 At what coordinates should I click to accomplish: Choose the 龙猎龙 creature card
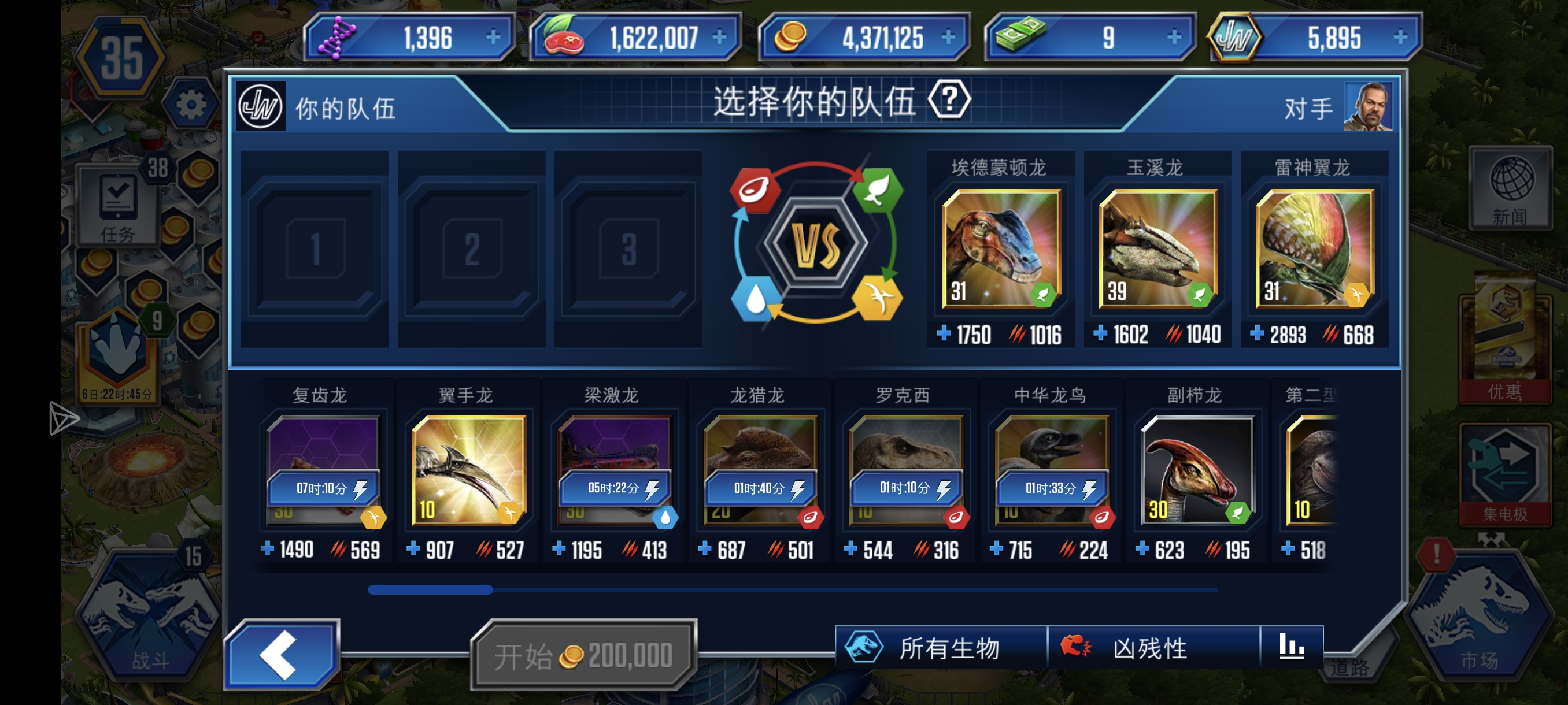click(760, 470)
